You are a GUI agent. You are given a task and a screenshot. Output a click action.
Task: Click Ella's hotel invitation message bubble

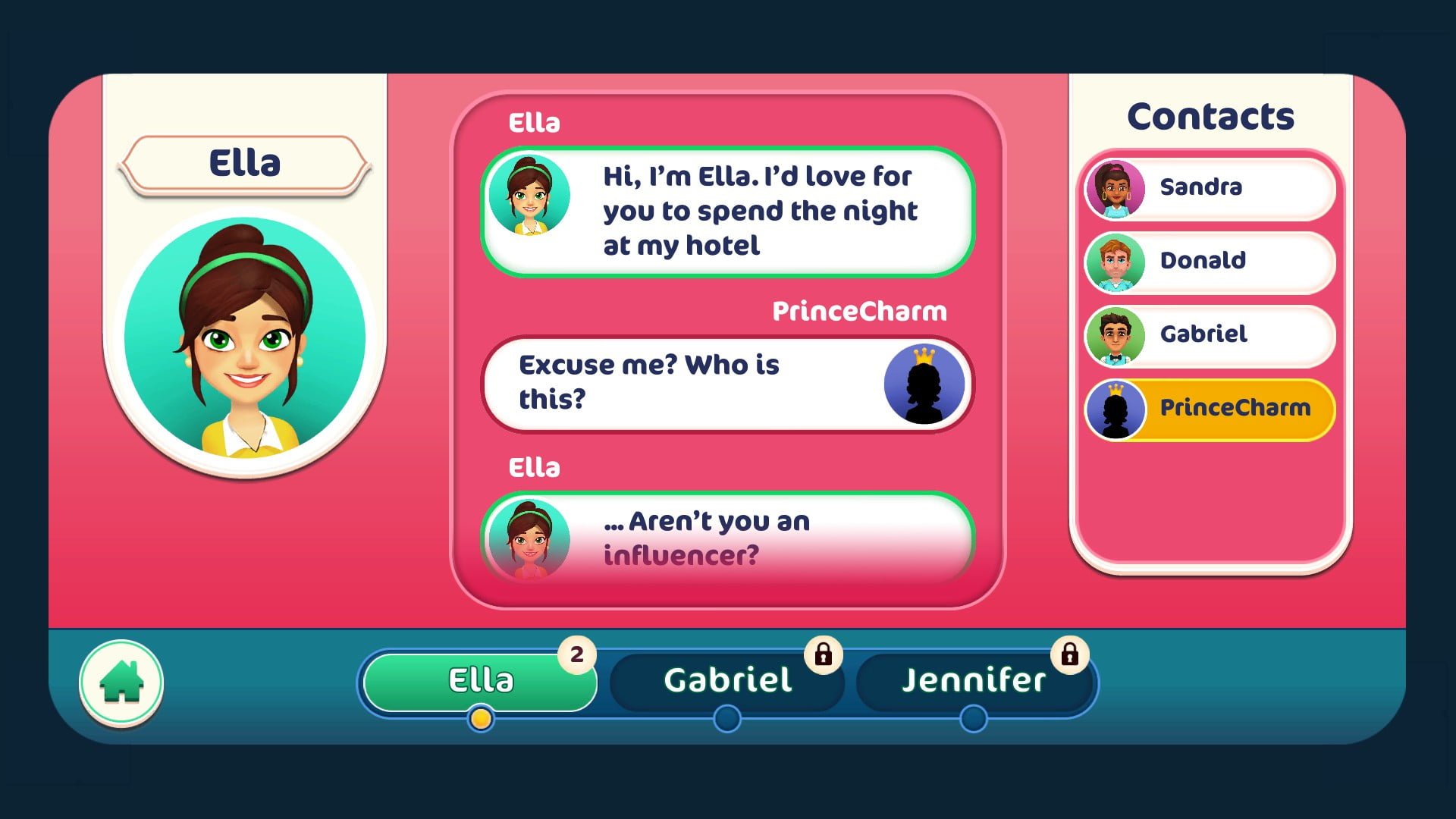coord(728,211)
